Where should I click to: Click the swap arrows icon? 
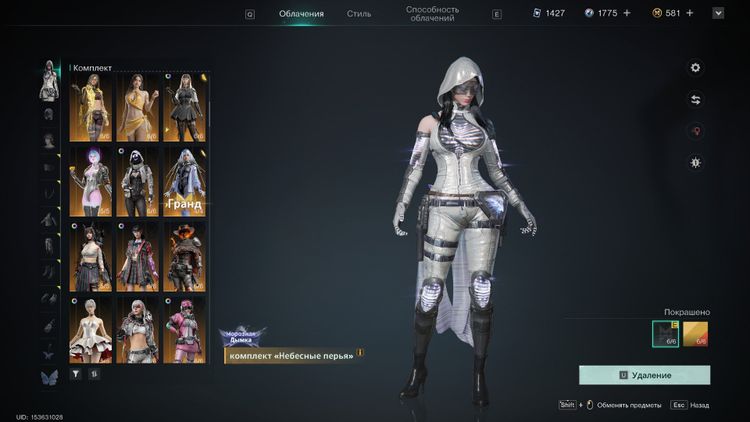click(696, 100)
